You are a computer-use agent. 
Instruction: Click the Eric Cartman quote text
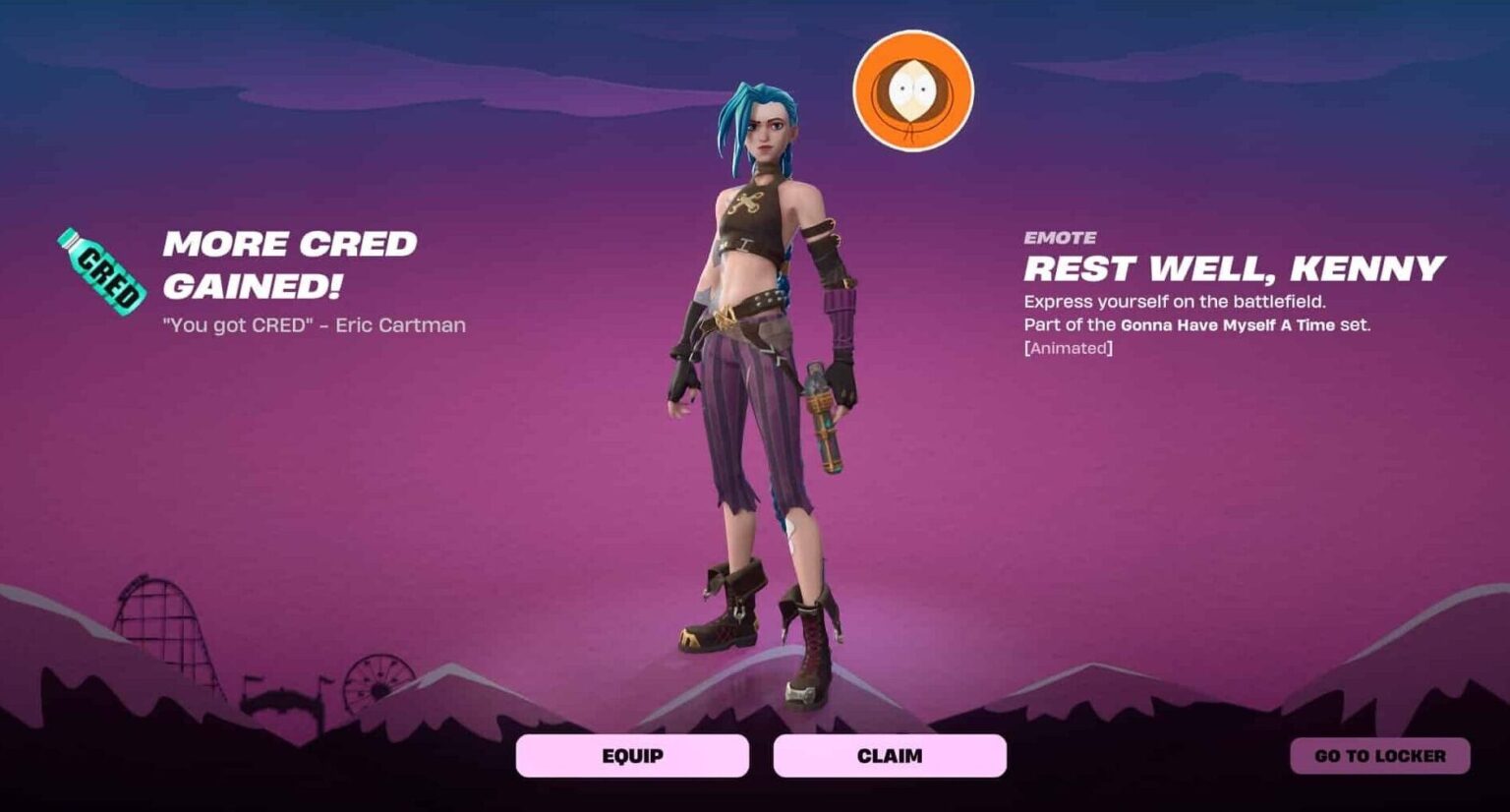315,325
